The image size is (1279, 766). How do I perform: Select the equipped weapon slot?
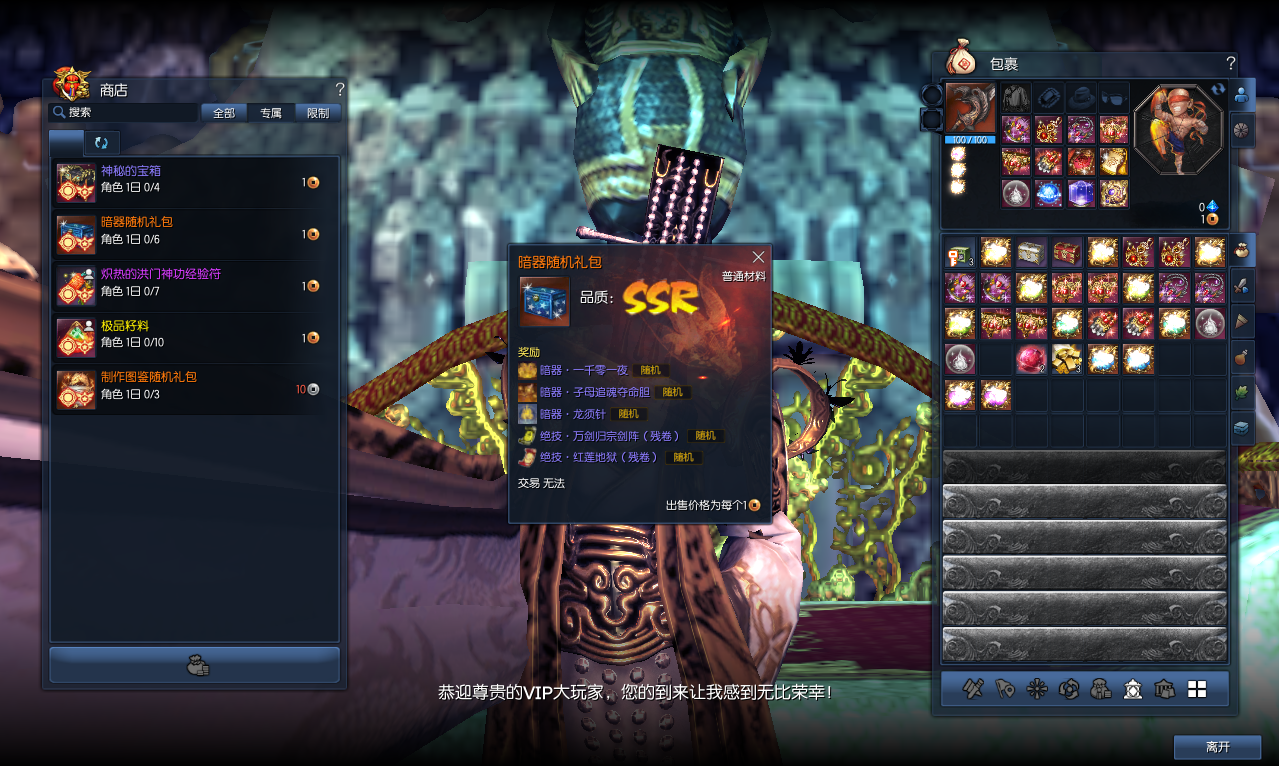click(x=971, y=109)
